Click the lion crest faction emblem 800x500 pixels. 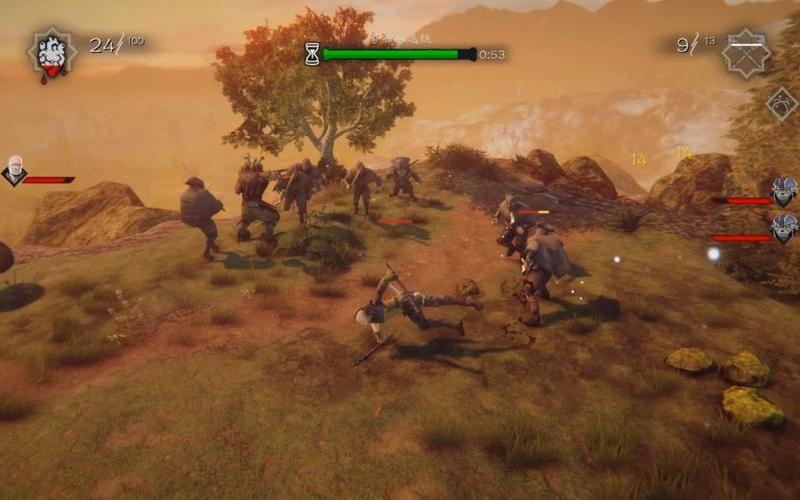click(49, 54)
